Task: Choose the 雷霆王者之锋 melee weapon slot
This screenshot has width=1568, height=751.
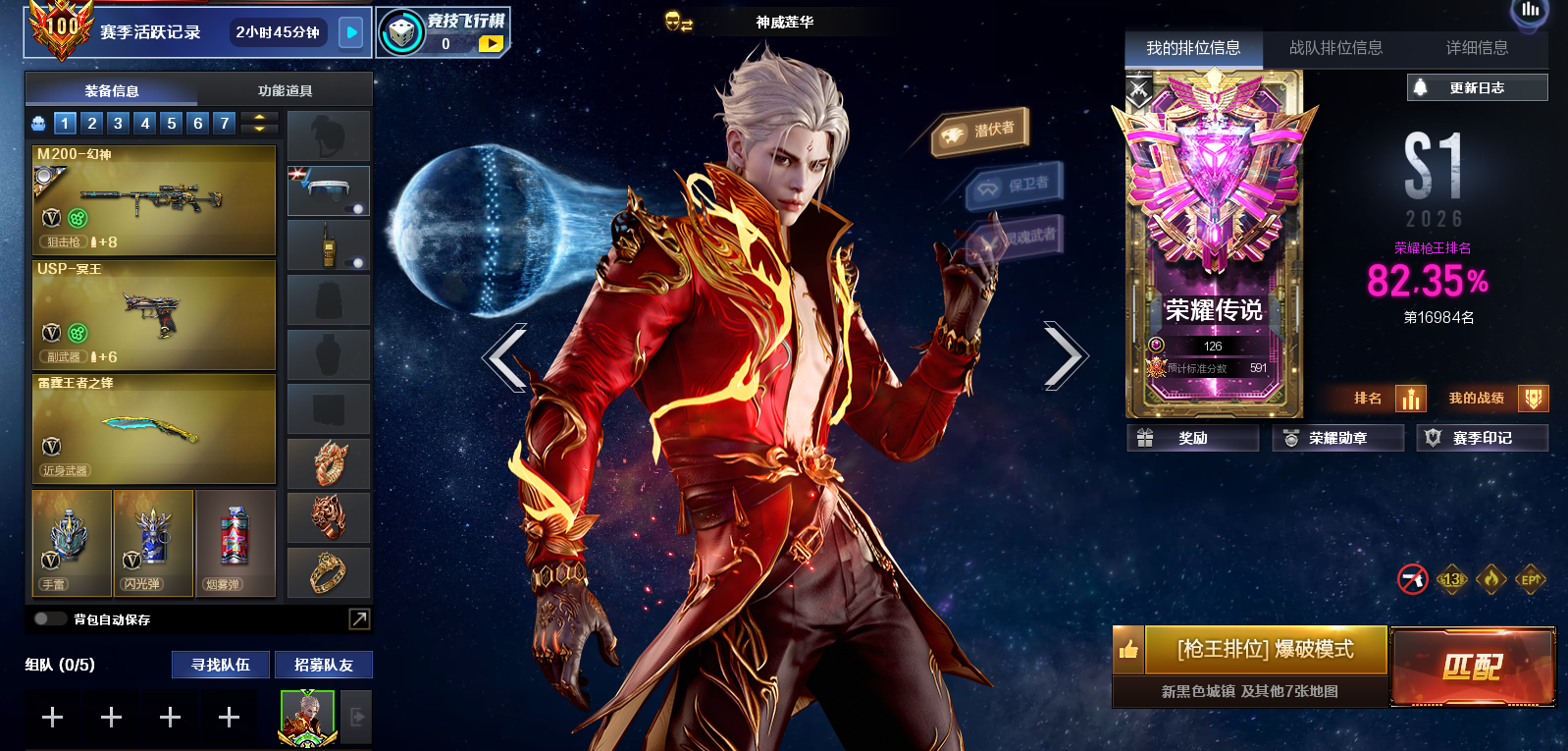Action: point(154,429)
